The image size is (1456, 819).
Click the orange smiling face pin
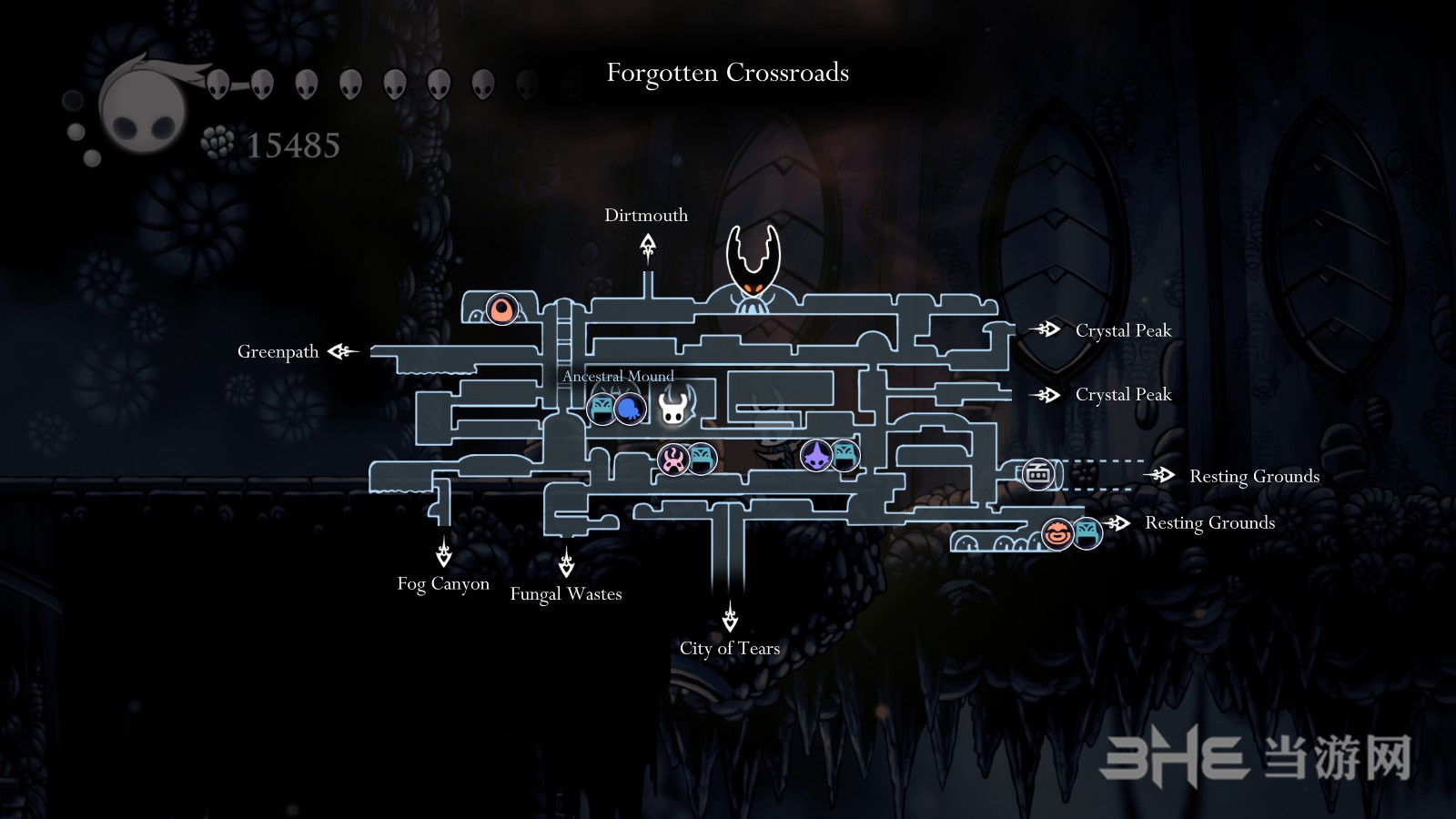point(1057,533)
